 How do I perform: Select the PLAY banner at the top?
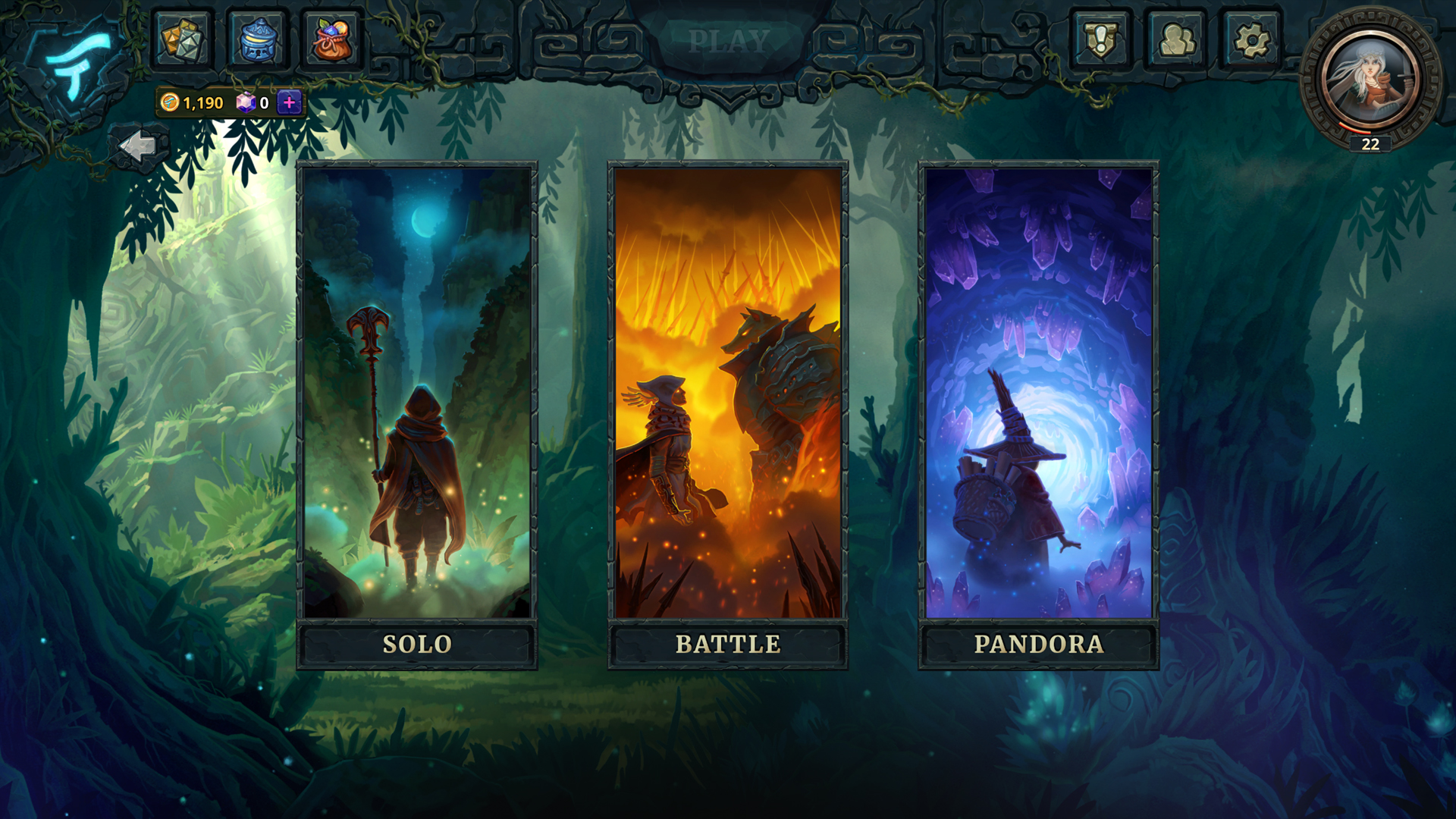pyautogui.click(x=728, y=38)
